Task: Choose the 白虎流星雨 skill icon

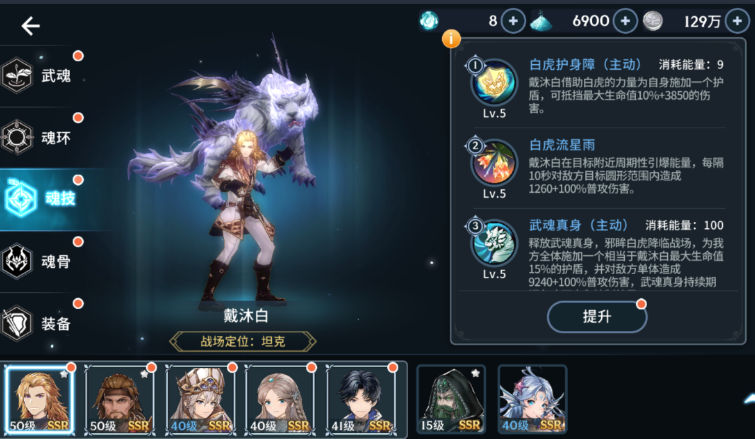Action: 494,162
